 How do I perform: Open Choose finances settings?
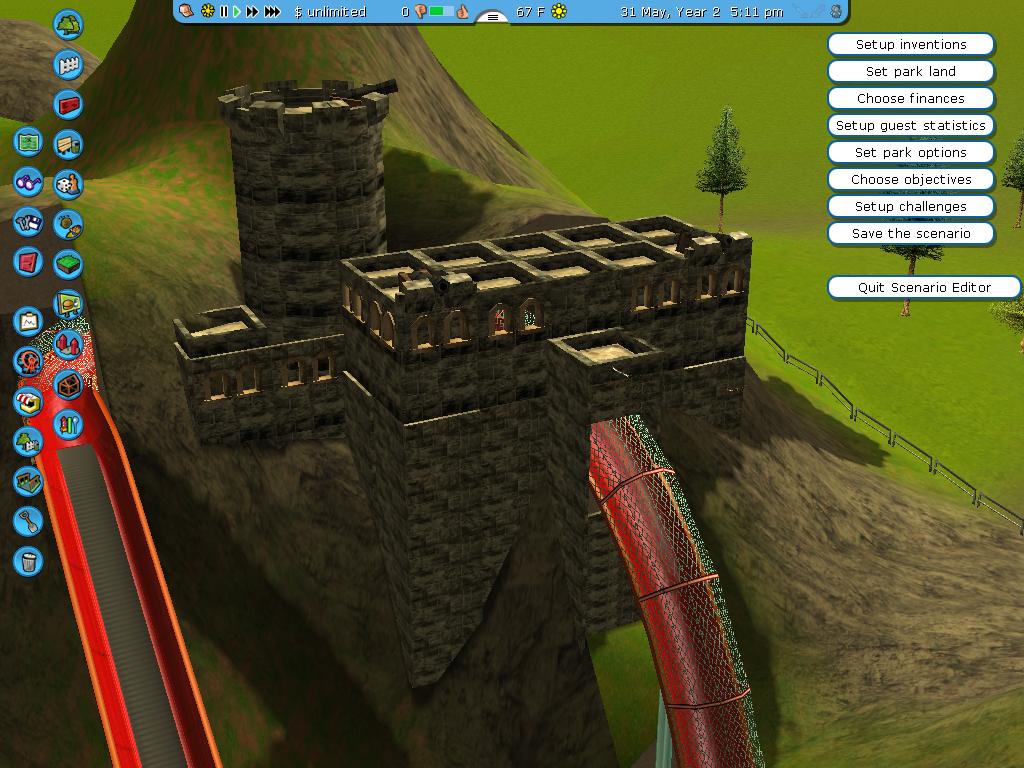click(x=911, y=99)
